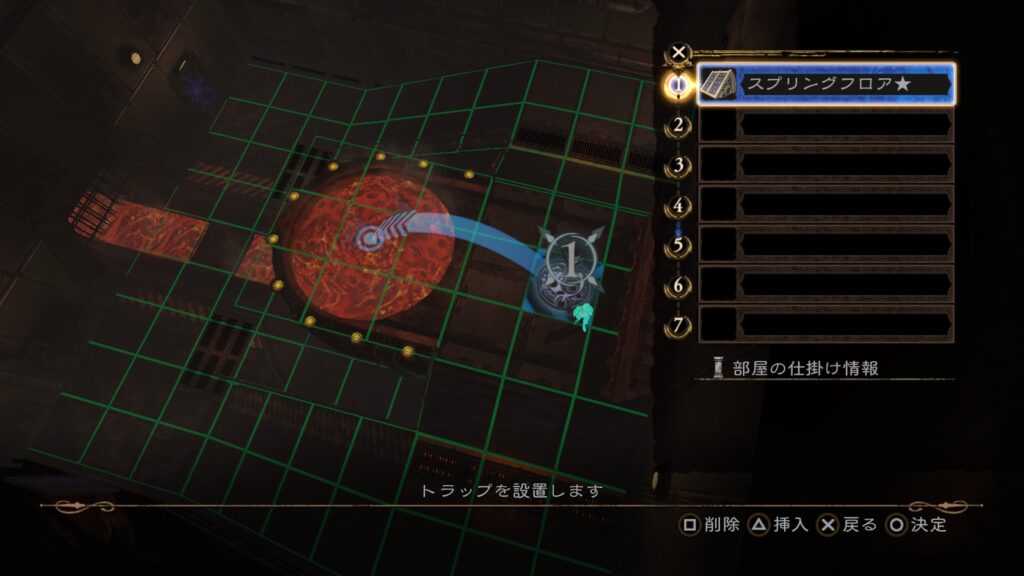Choose empty trap slot number 6
Viewport: 1024px width, 576px height.
coord(826,284)
